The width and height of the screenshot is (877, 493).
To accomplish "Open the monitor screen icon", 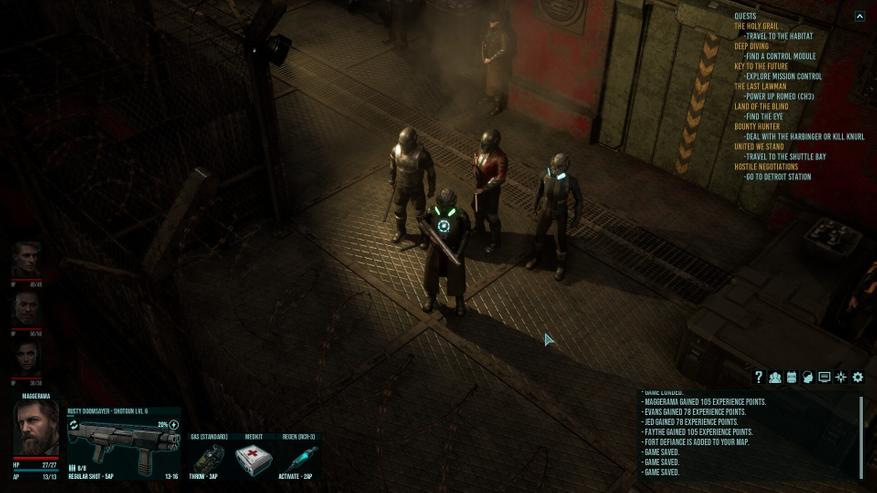I will point(824,377).
